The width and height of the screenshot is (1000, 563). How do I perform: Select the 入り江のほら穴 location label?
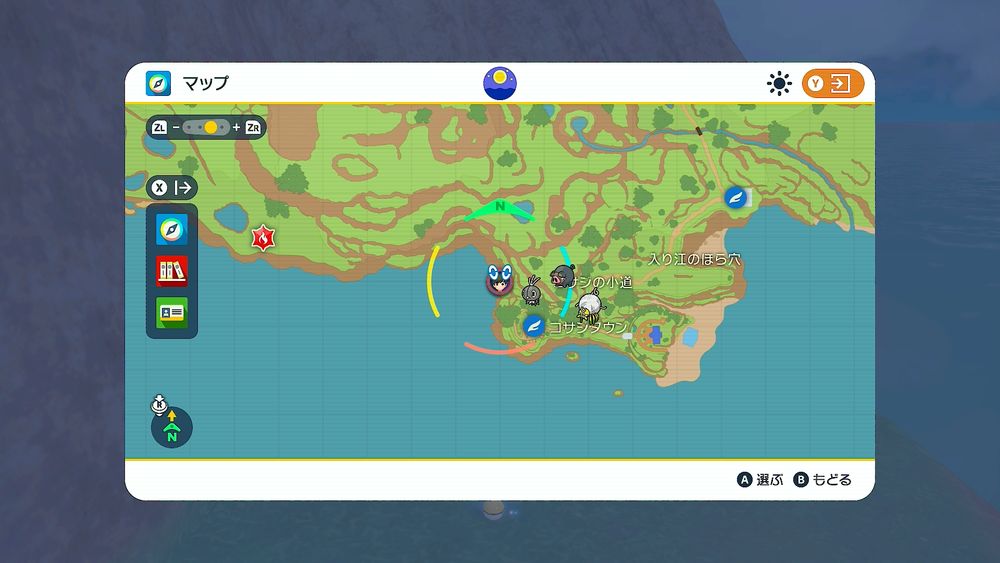(694, 259)
